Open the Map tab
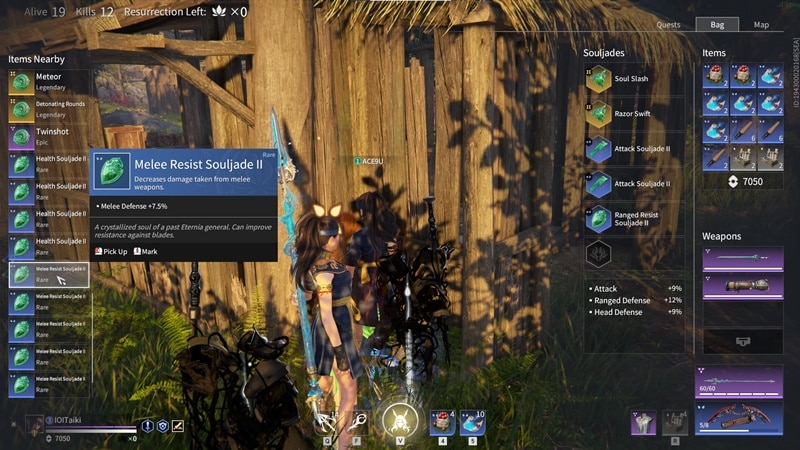 pyautogui.click(x=761, y=25)
